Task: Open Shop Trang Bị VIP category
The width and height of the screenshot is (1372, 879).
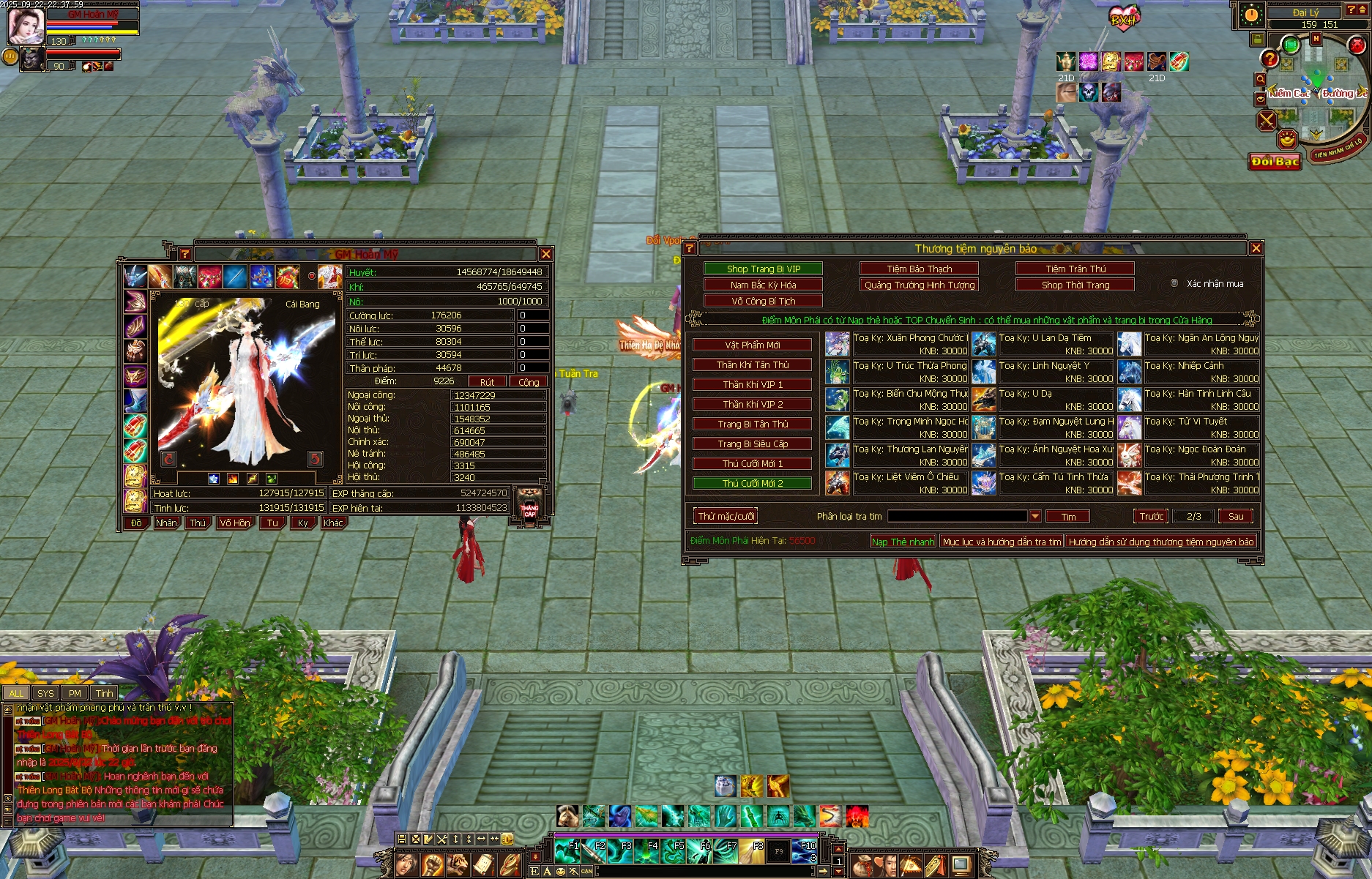Action: [x=763, y=269]
